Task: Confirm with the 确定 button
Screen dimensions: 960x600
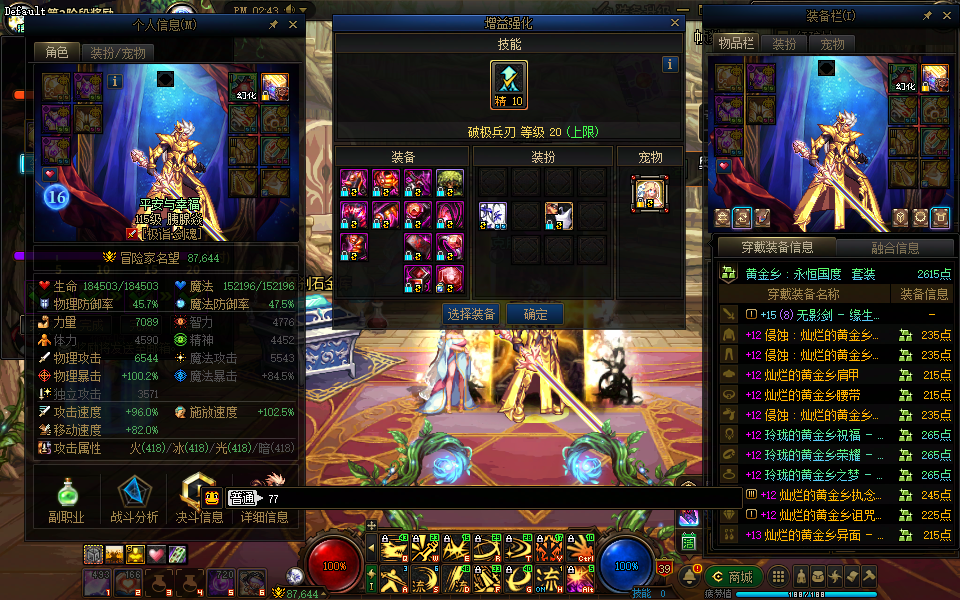Action: (x=535, y=314)
